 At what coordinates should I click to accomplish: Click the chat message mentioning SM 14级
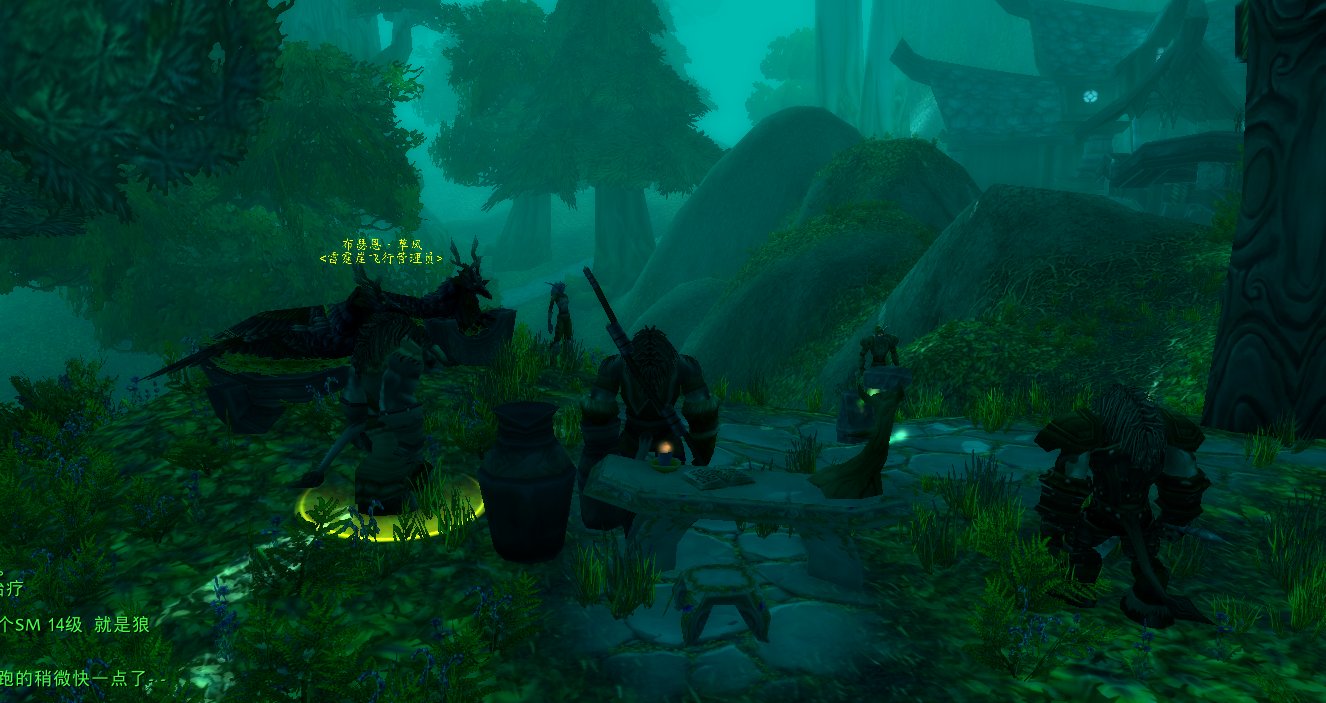(x=75, y=625)
